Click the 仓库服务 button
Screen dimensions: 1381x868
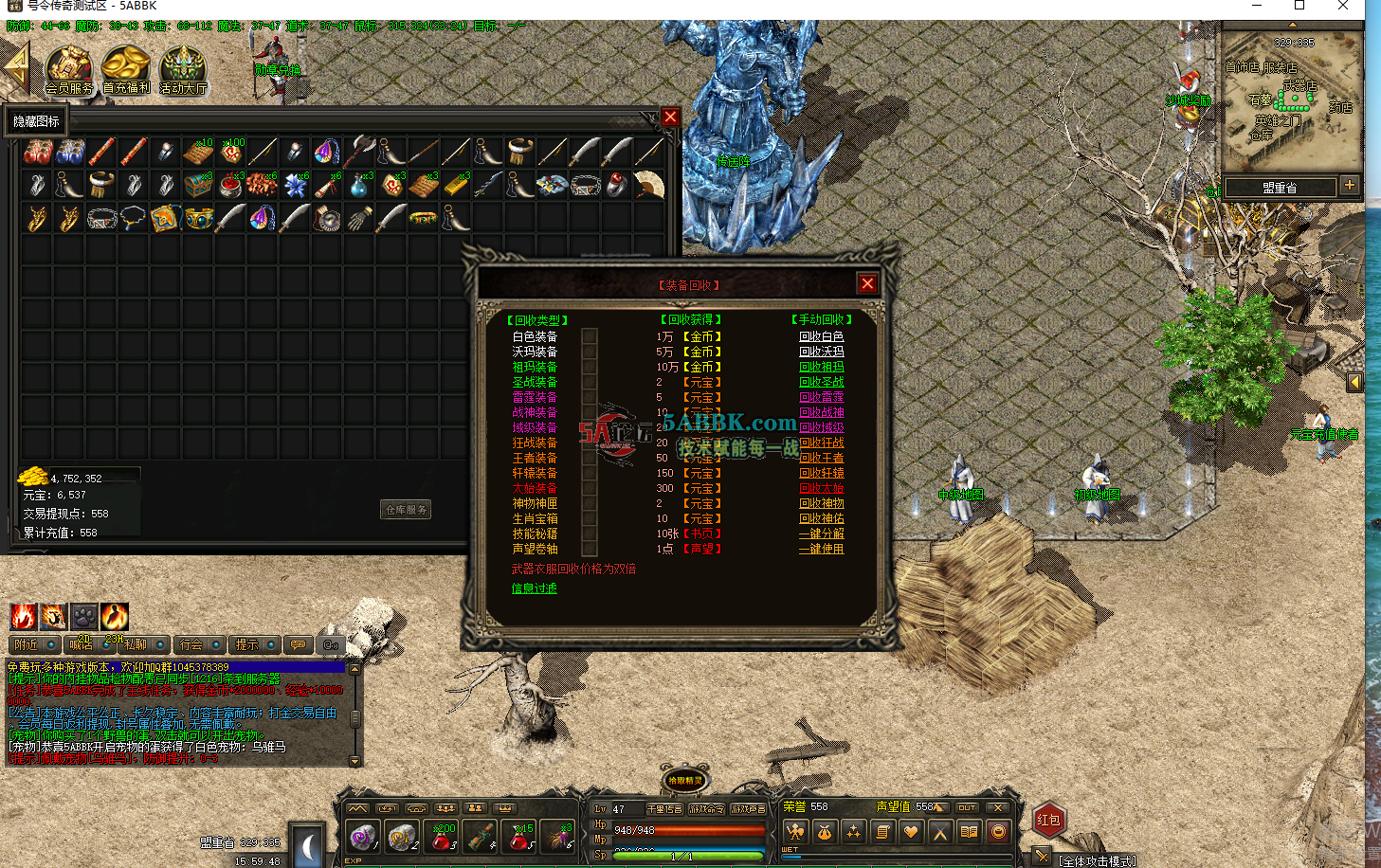click(405, 509)
